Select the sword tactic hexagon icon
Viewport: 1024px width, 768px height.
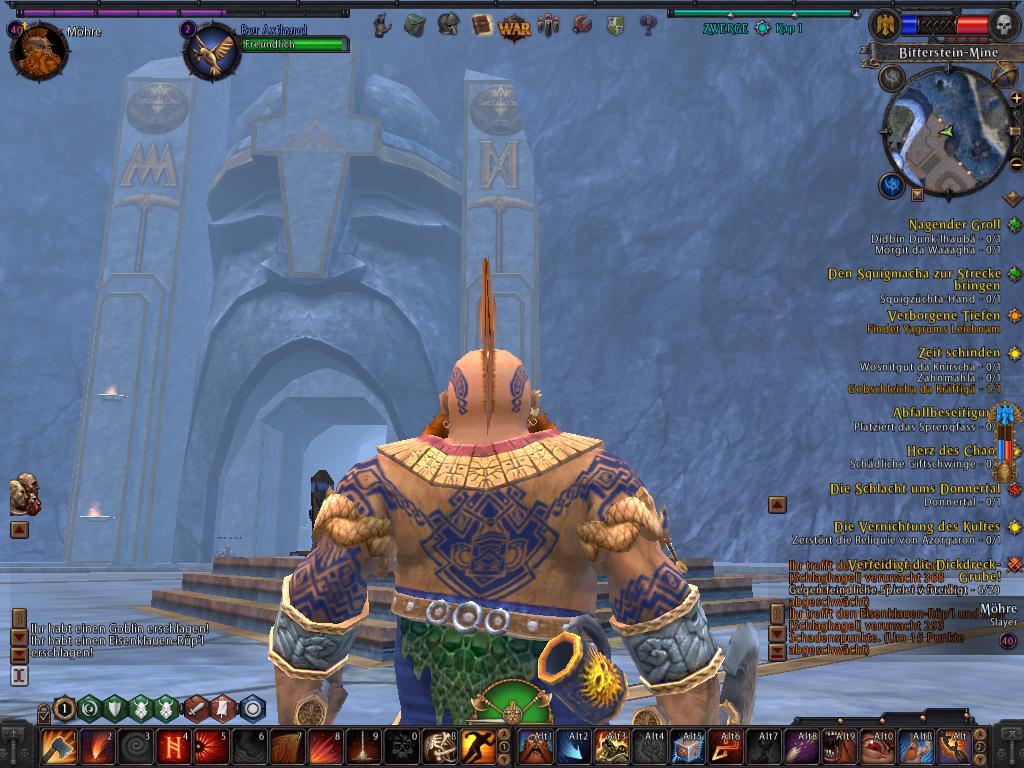[198, 709]
